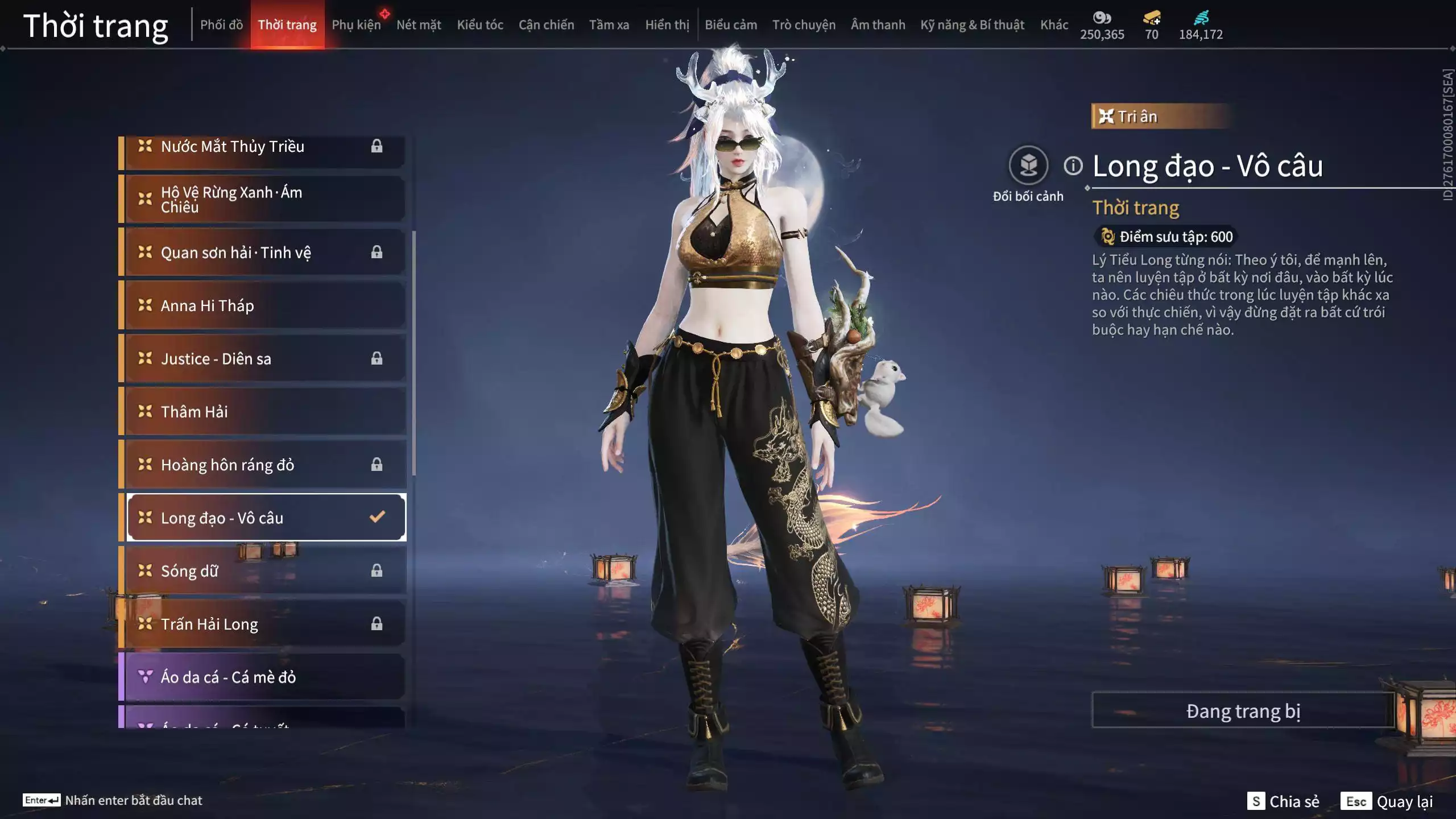Viewport: 1456px width, 819px height.
Task: Click the Đổi bối cảnh background icon
Action: tap(1028, 166)
